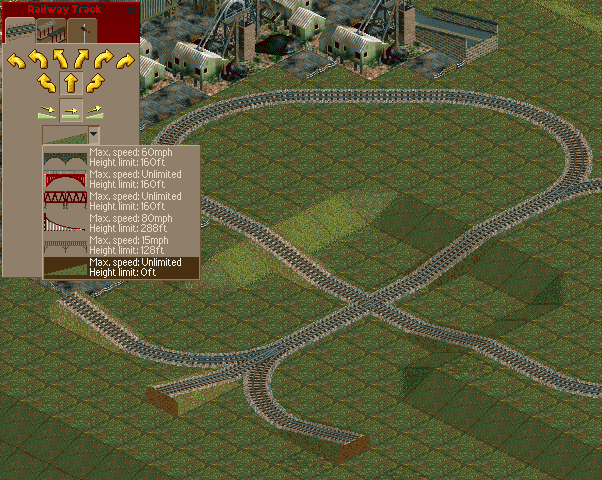Screen dimensions: 602x480
Task: Pick the 80mph 288ft suspension bridge
Action: (120, 223)
